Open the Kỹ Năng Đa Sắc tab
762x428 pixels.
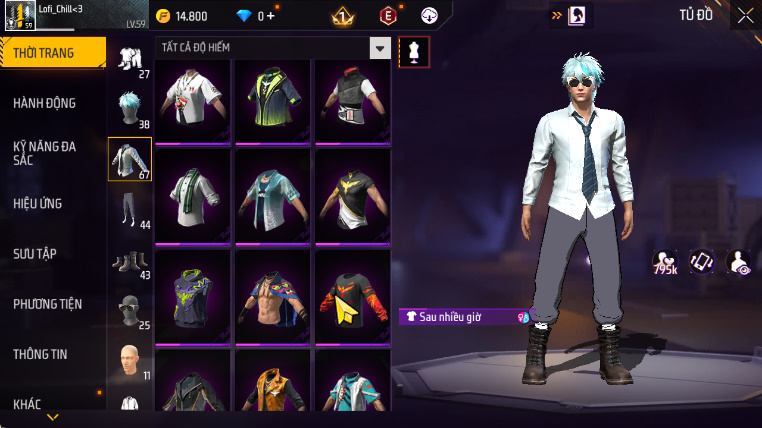coord(45,153)
